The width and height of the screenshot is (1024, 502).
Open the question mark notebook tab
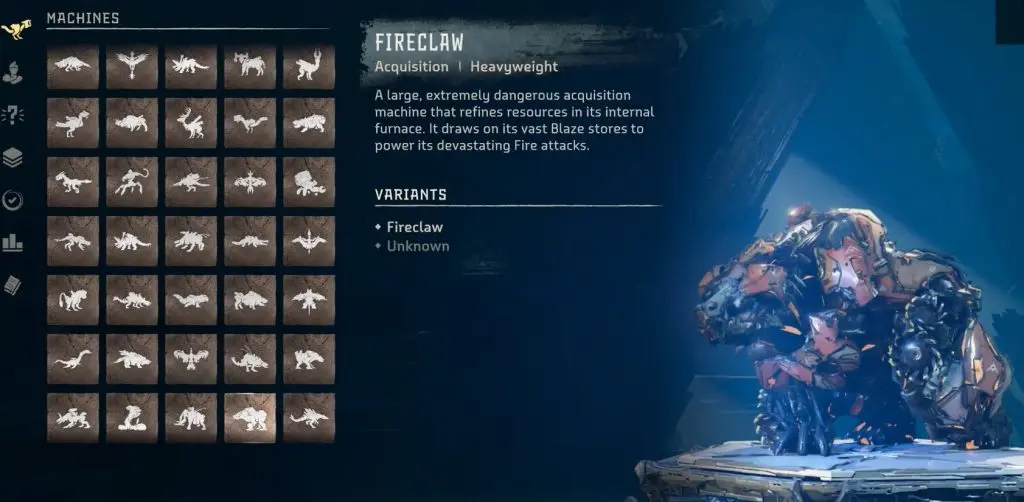pos(14,114)
